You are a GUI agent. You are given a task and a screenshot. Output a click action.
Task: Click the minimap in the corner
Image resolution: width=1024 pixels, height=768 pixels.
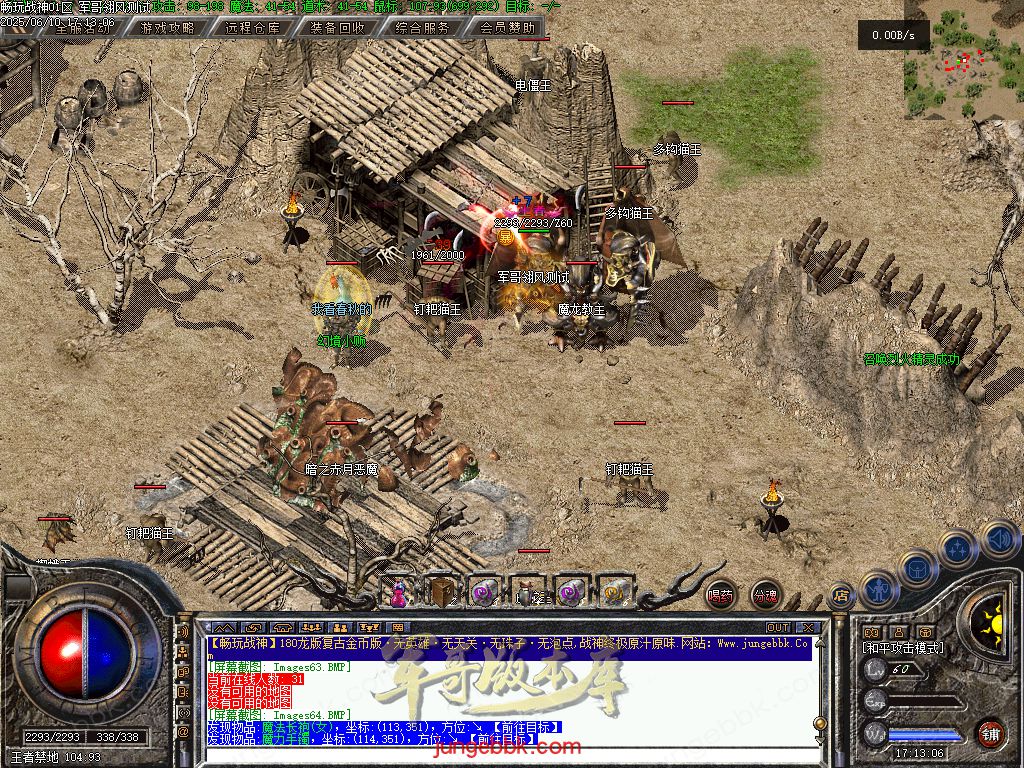[x=962, y=62]
